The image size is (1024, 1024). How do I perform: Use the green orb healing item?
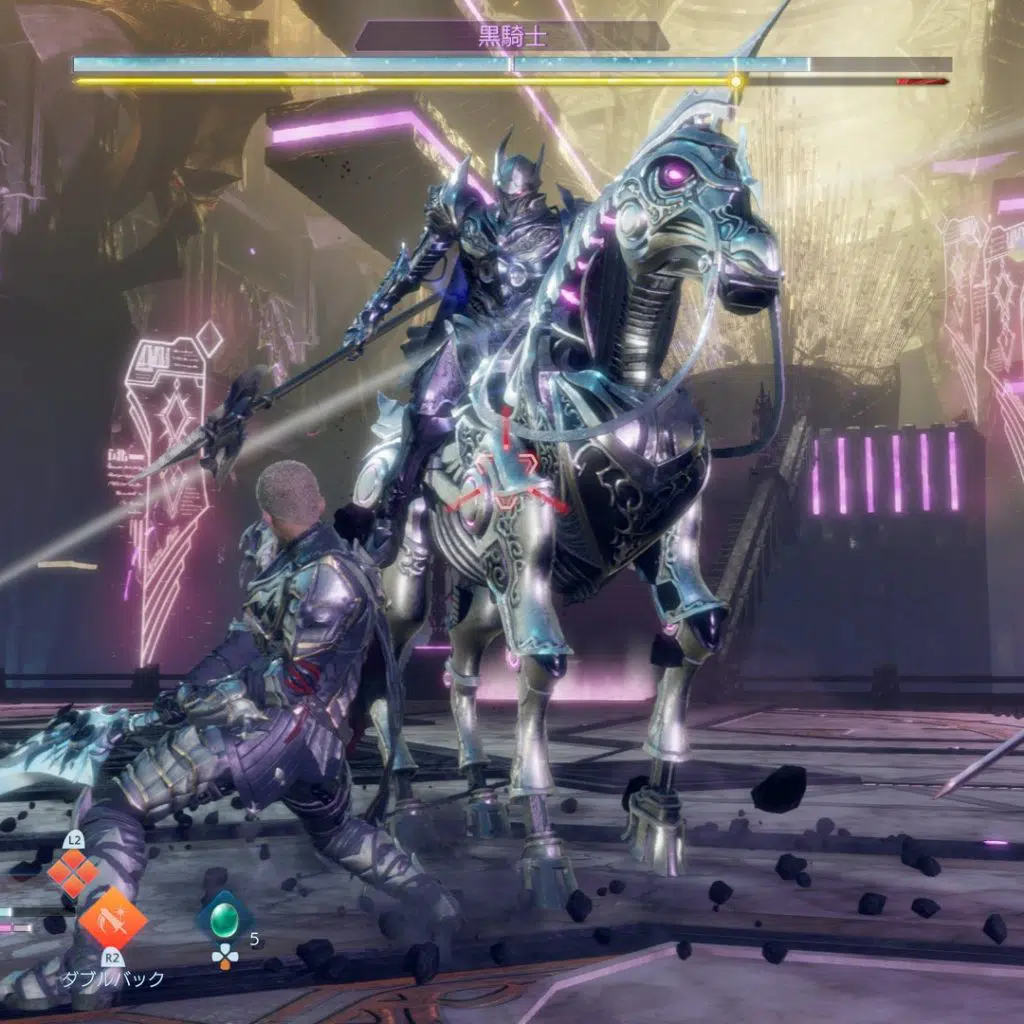pyautogui.click(x=224, y=915)
